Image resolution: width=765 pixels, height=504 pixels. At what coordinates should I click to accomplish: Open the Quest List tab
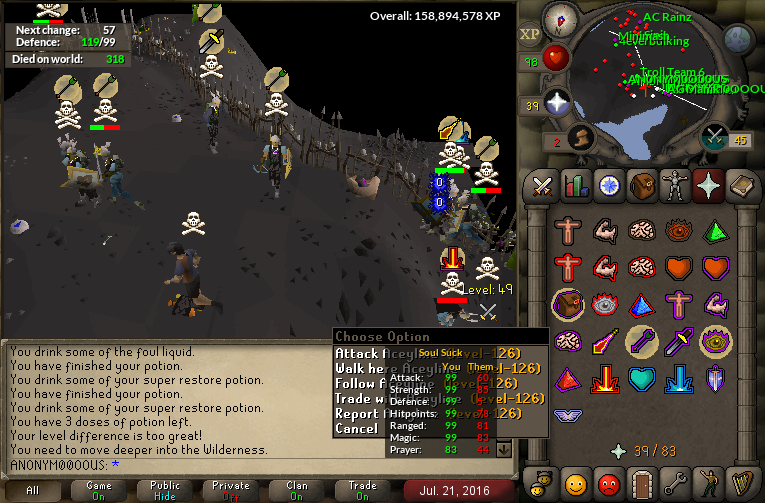click(x=608, y=185)
